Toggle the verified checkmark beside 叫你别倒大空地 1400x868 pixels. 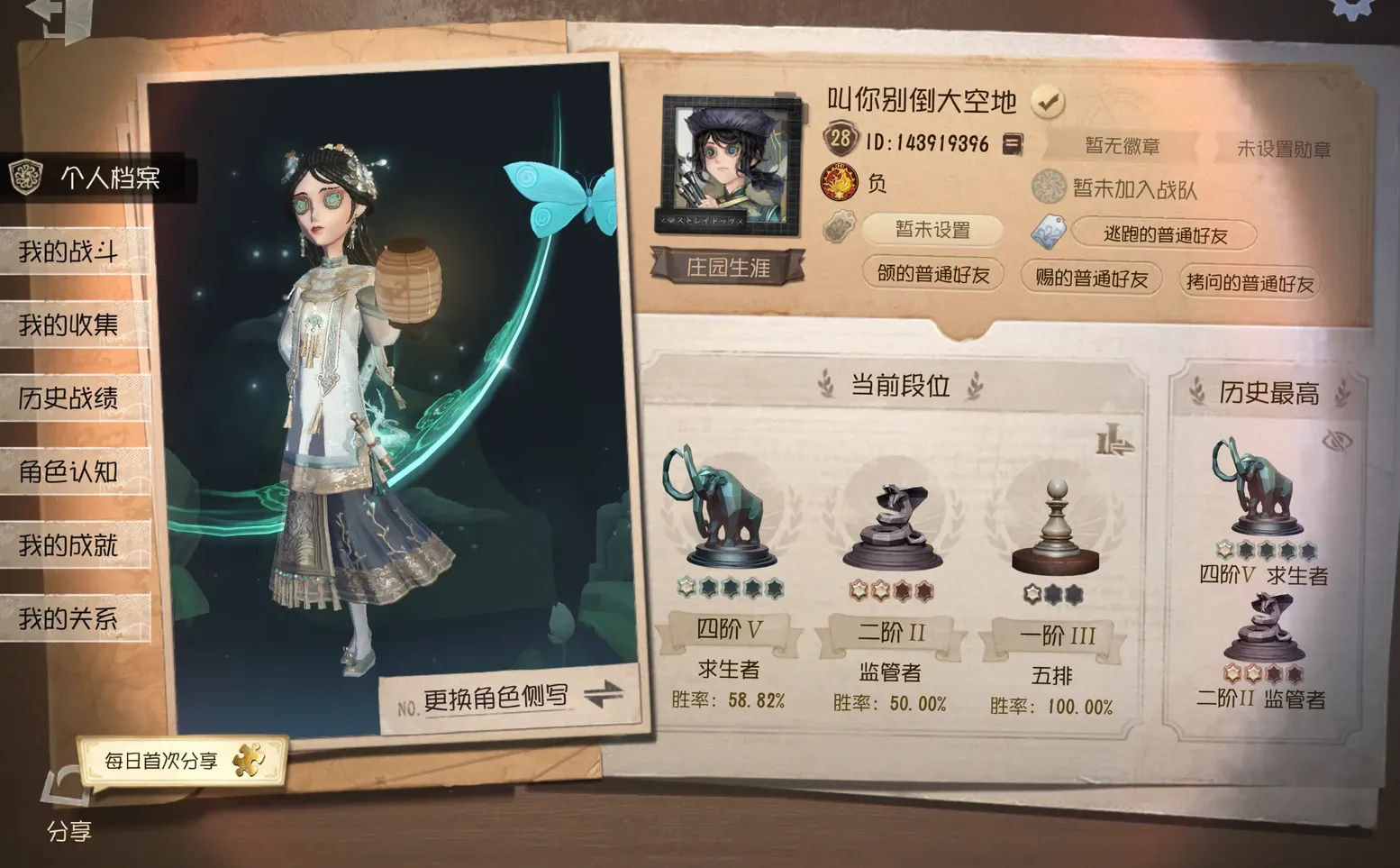pyautogui.click(x=1046, y=102)
